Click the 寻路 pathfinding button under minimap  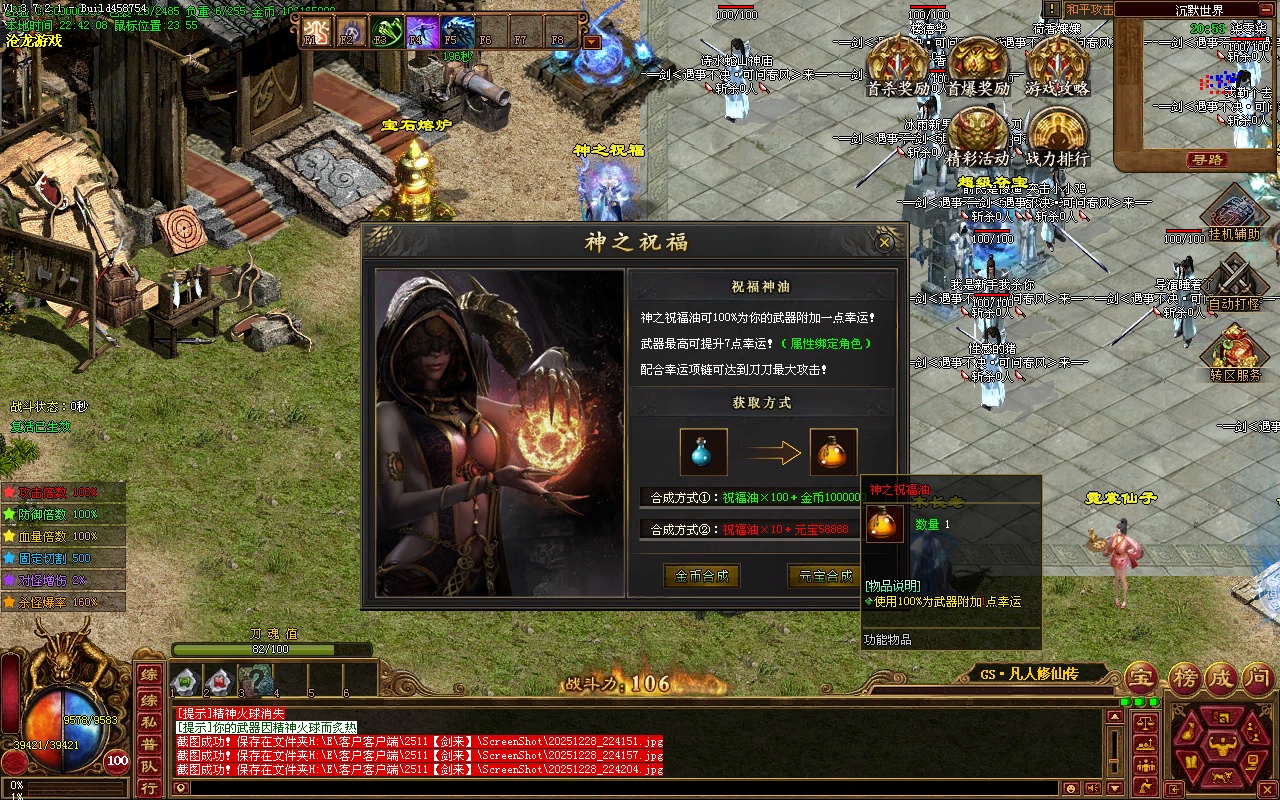click(x=1207, y=160)
